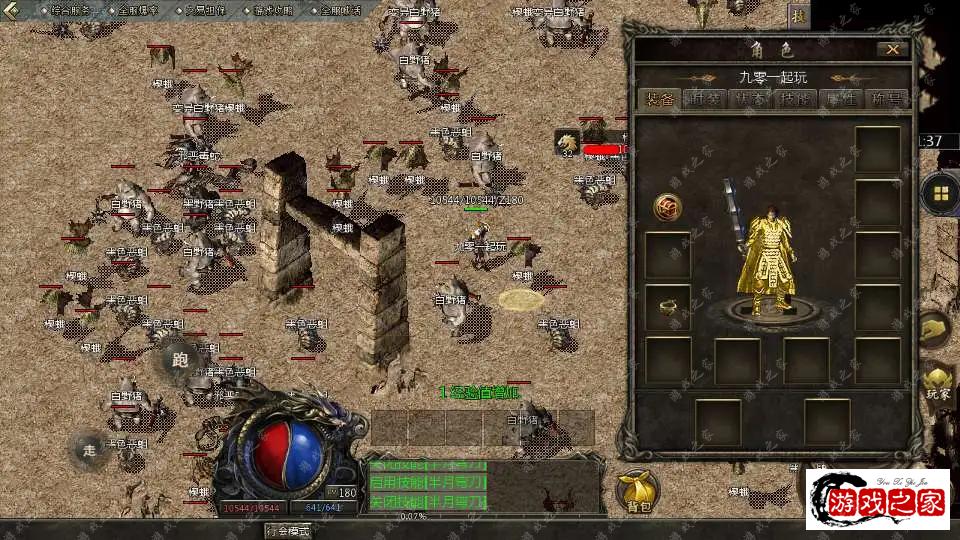Toggle the 走 walk button

pyautogui.click(x=90, y=449)
